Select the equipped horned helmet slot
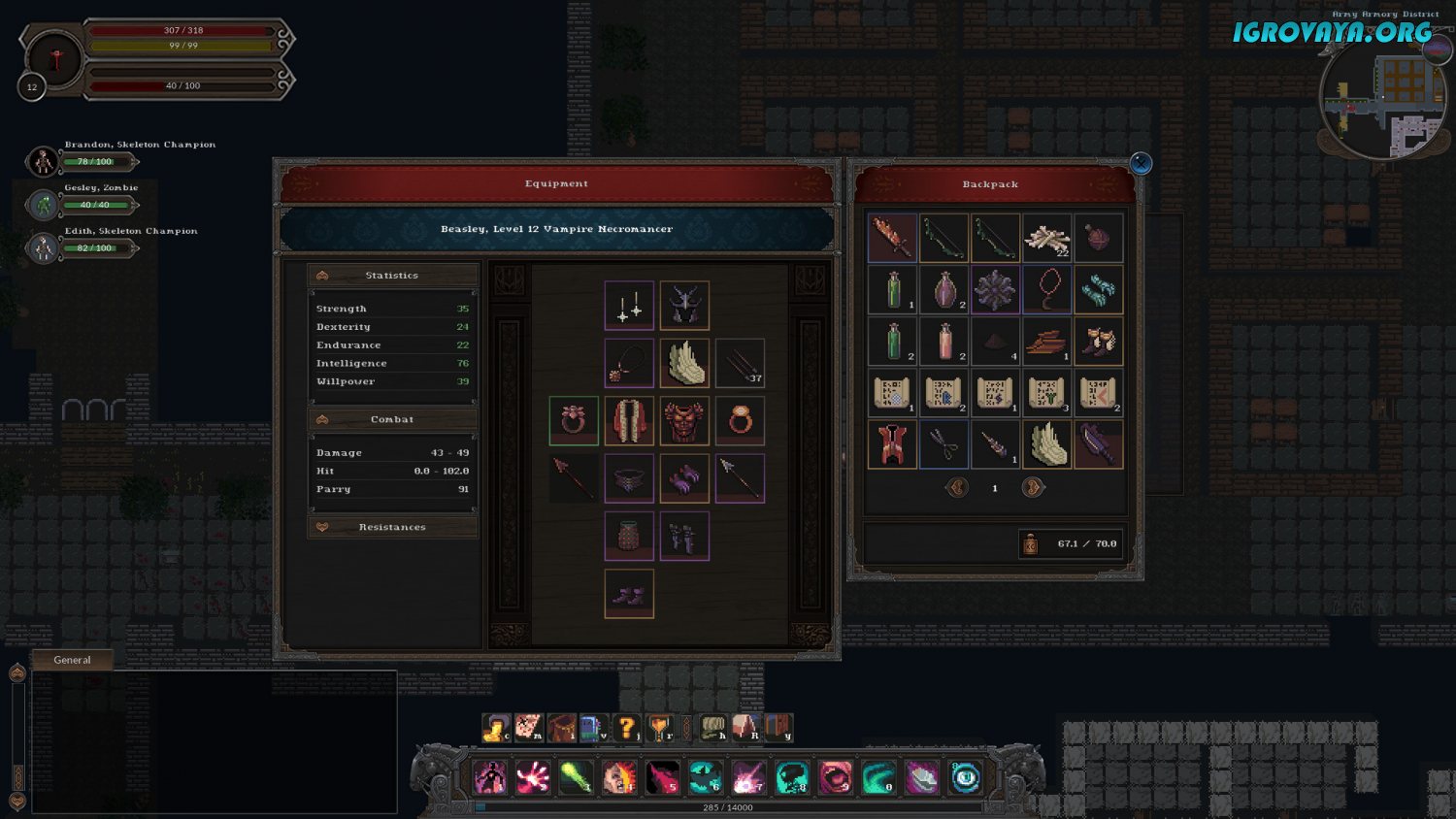The height and width of the screenshot is (819, 1456). [684, 306]
